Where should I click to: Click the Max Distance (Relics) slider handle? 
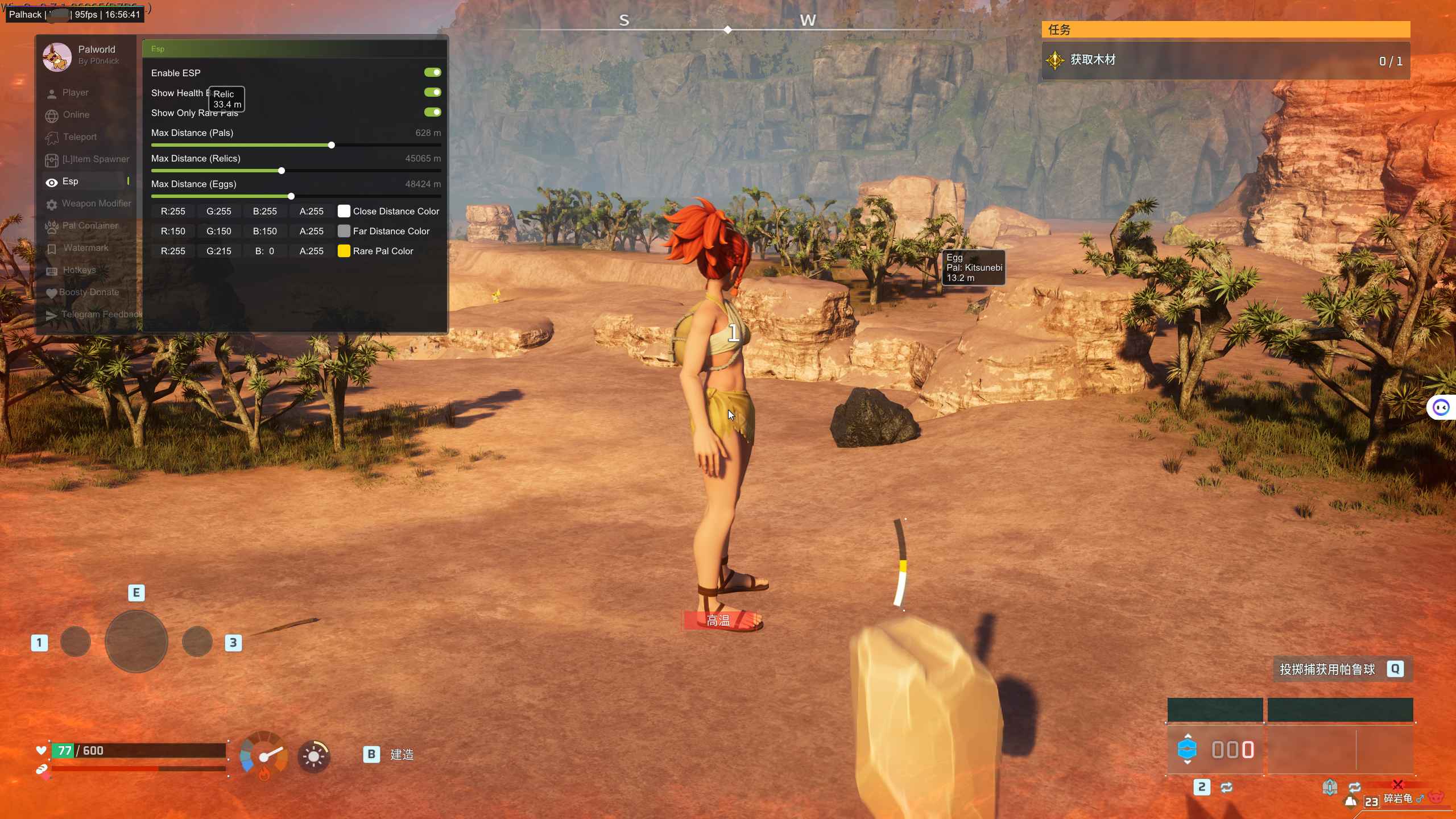click(282, 171)
